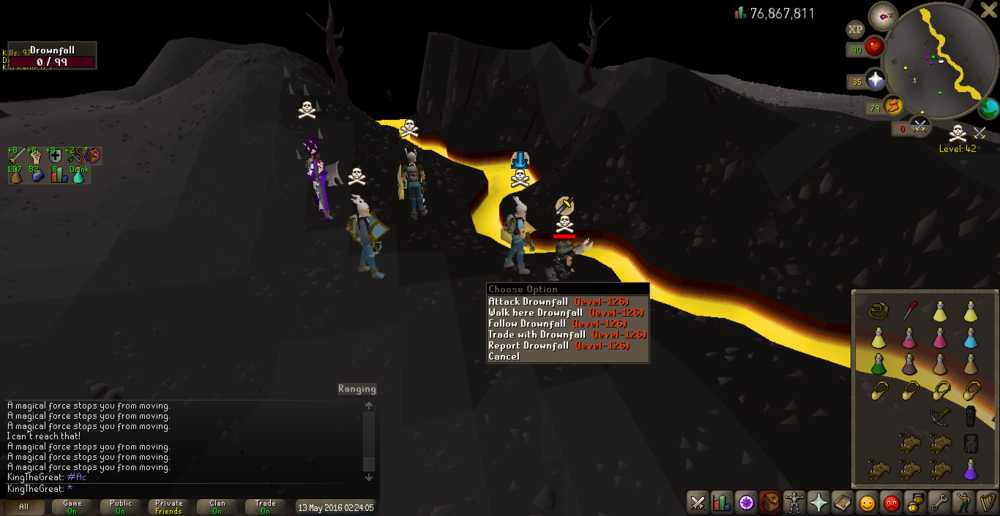Open the settings wrench tab

tap(938, 502)
